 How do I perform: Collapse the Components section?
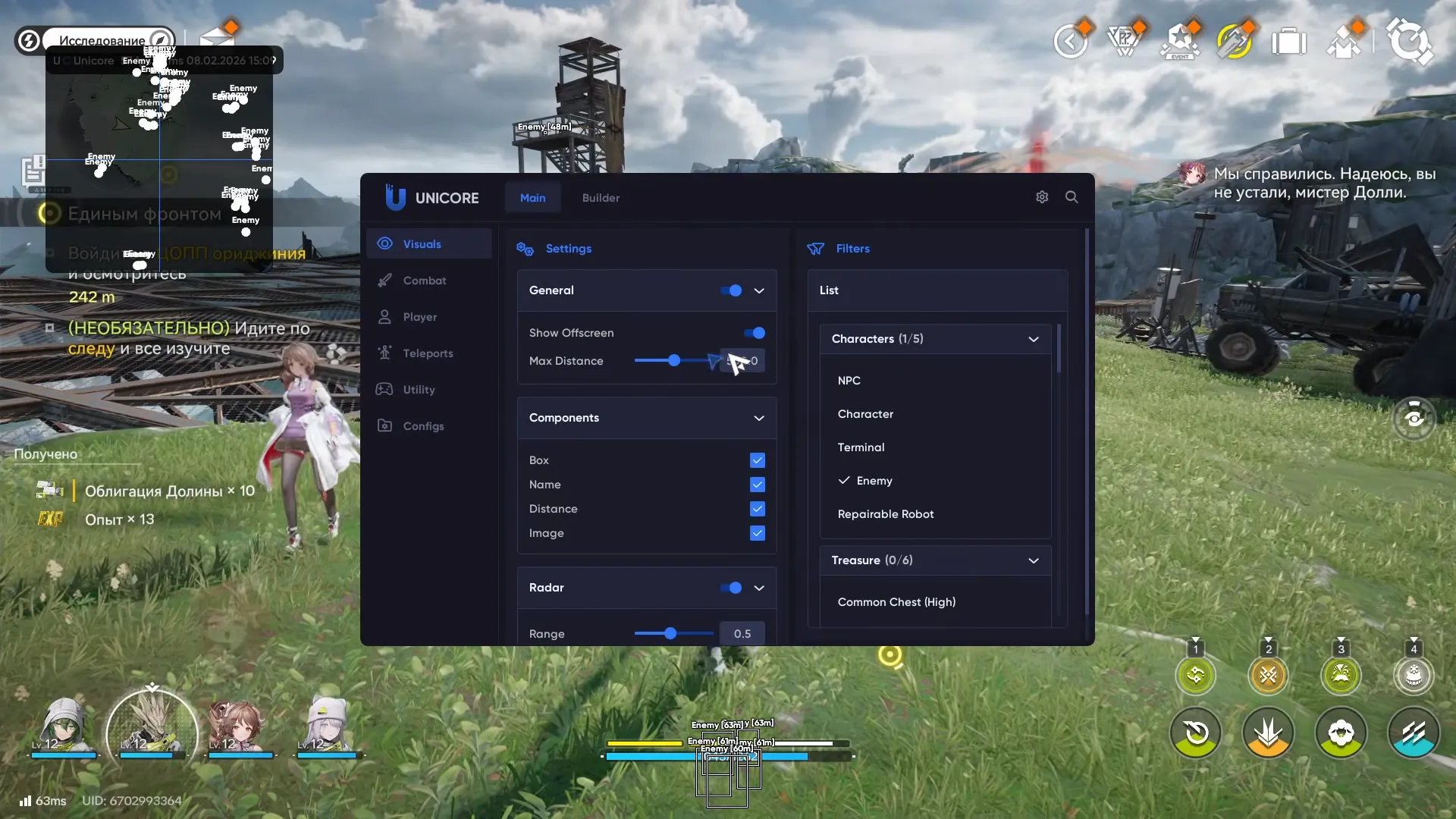tap(759, 418)
